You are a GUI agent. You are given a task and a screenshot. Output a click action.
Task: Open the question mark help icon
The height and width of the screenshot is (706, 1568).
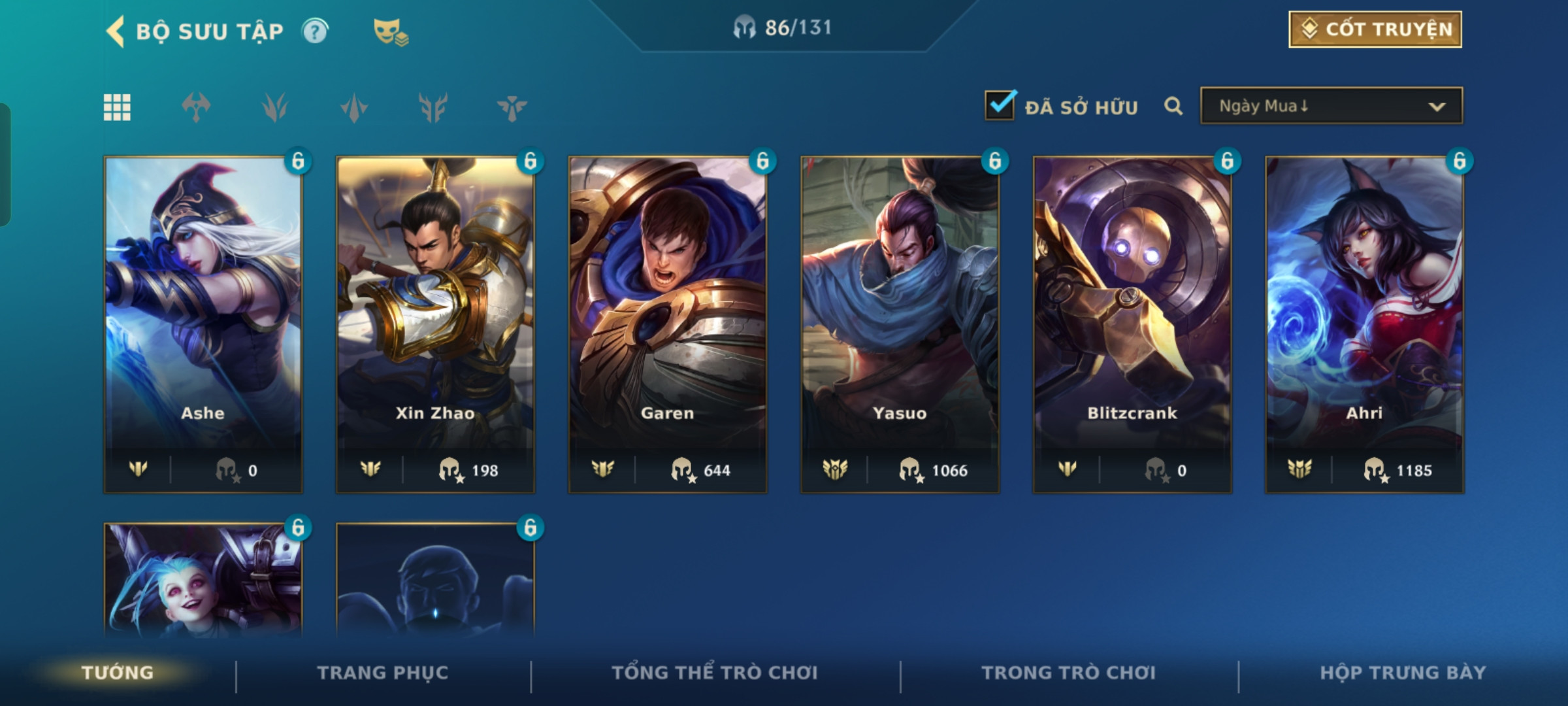coord(315,31)
